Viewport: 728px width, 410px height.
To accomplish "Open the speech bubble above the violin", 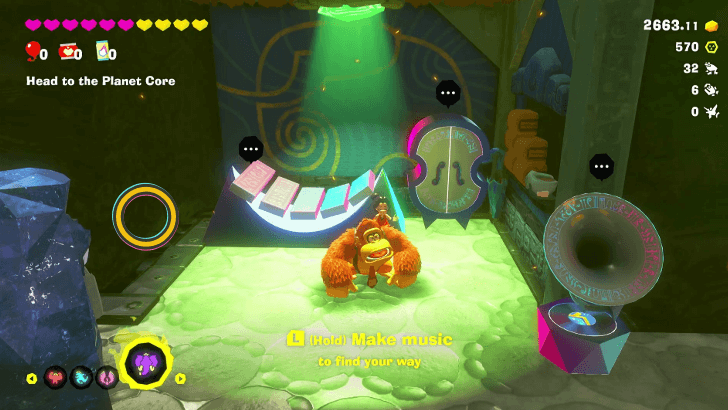I will point(447,95).
